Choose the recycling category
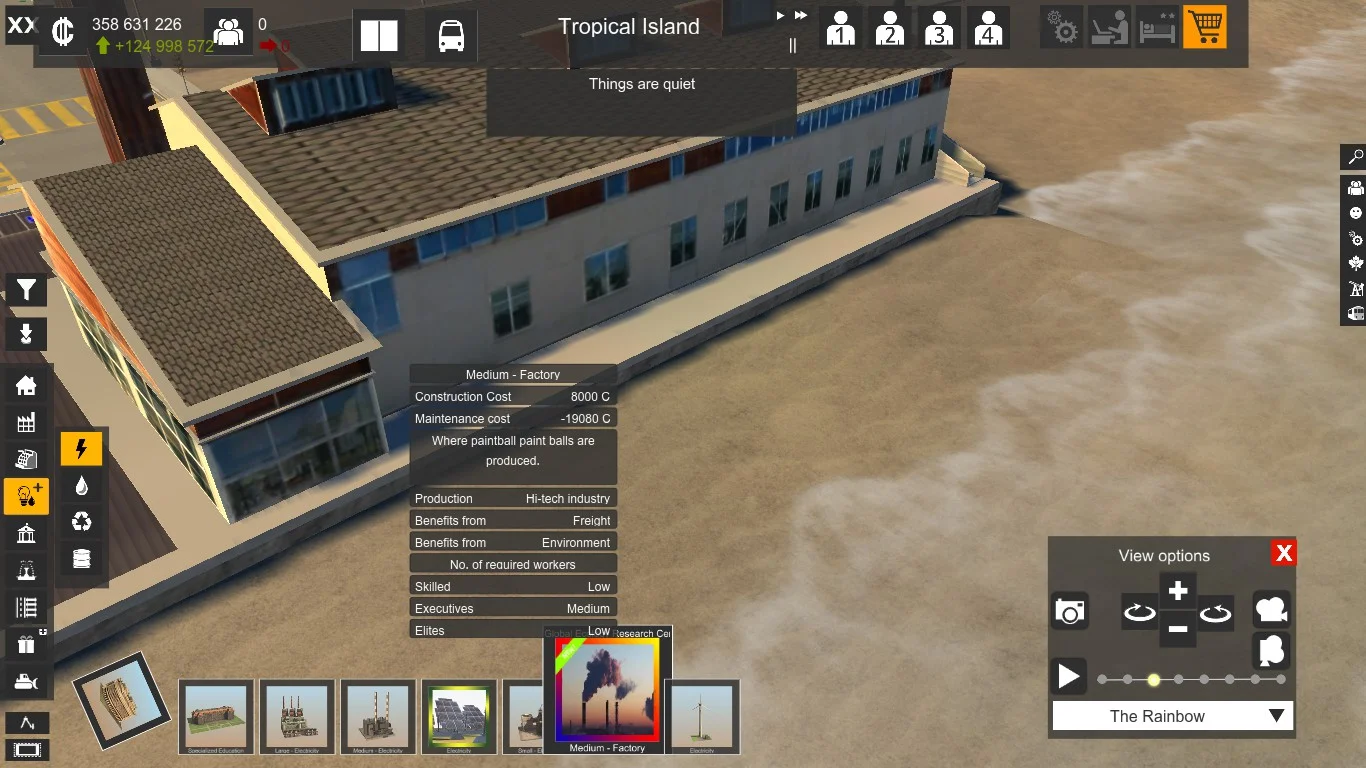Screen dimensions: 1366x768 (82, 522)
